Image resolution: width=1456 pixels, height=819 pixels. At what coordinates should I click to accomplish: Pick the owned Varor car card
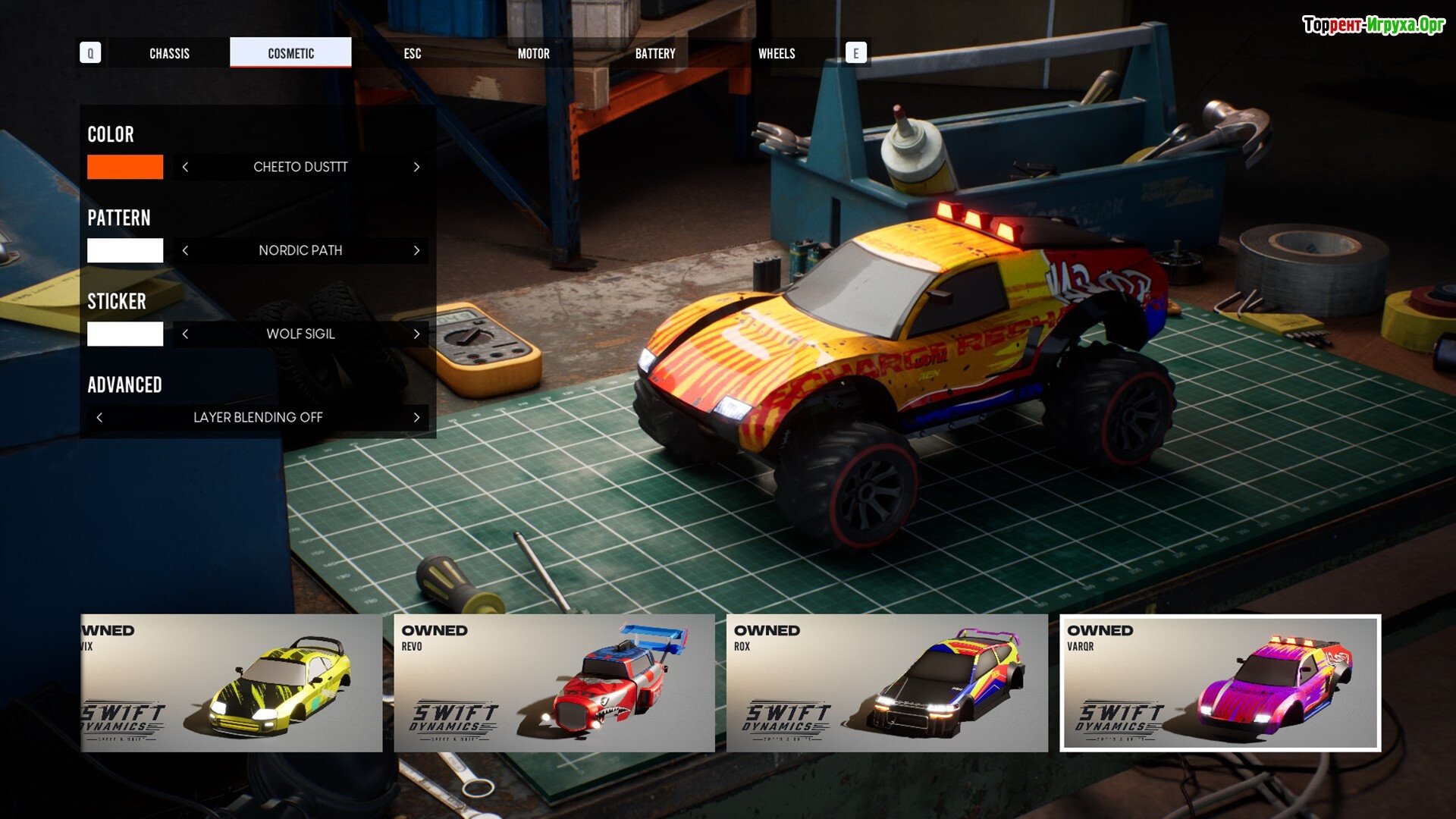point(1219,682)
